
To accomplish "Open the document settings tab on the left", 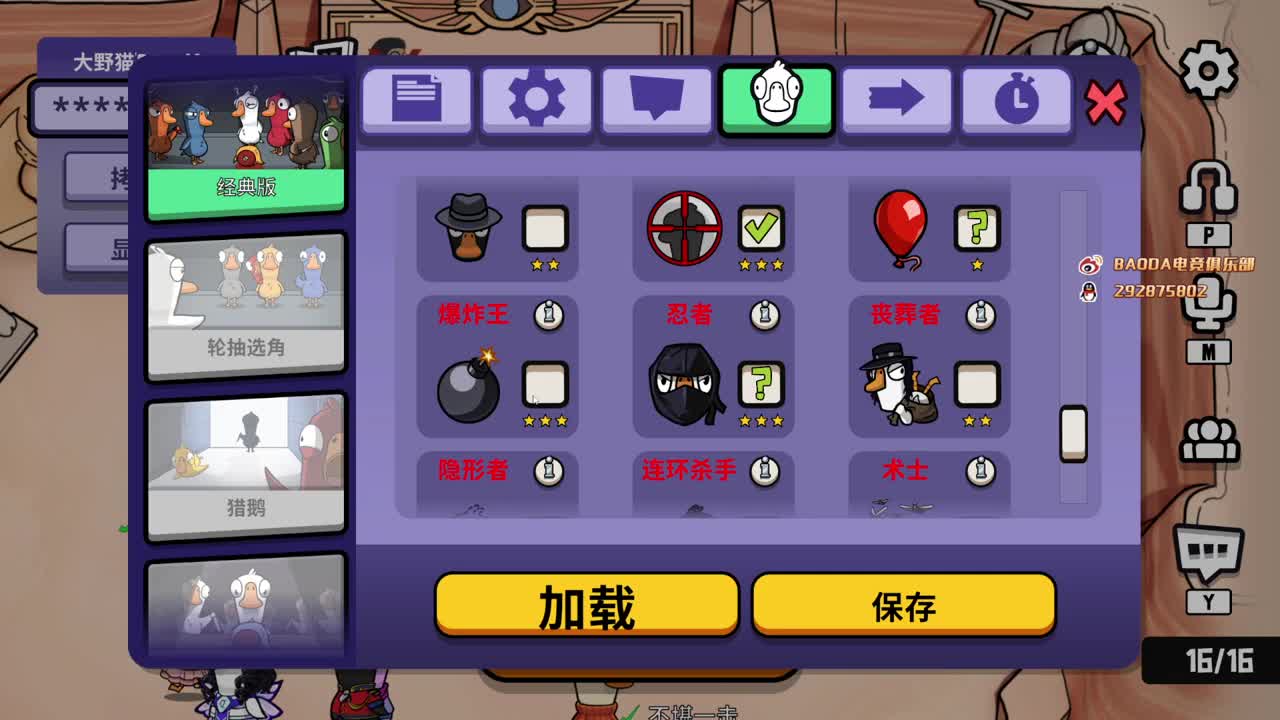I will [x=416, y=99].
